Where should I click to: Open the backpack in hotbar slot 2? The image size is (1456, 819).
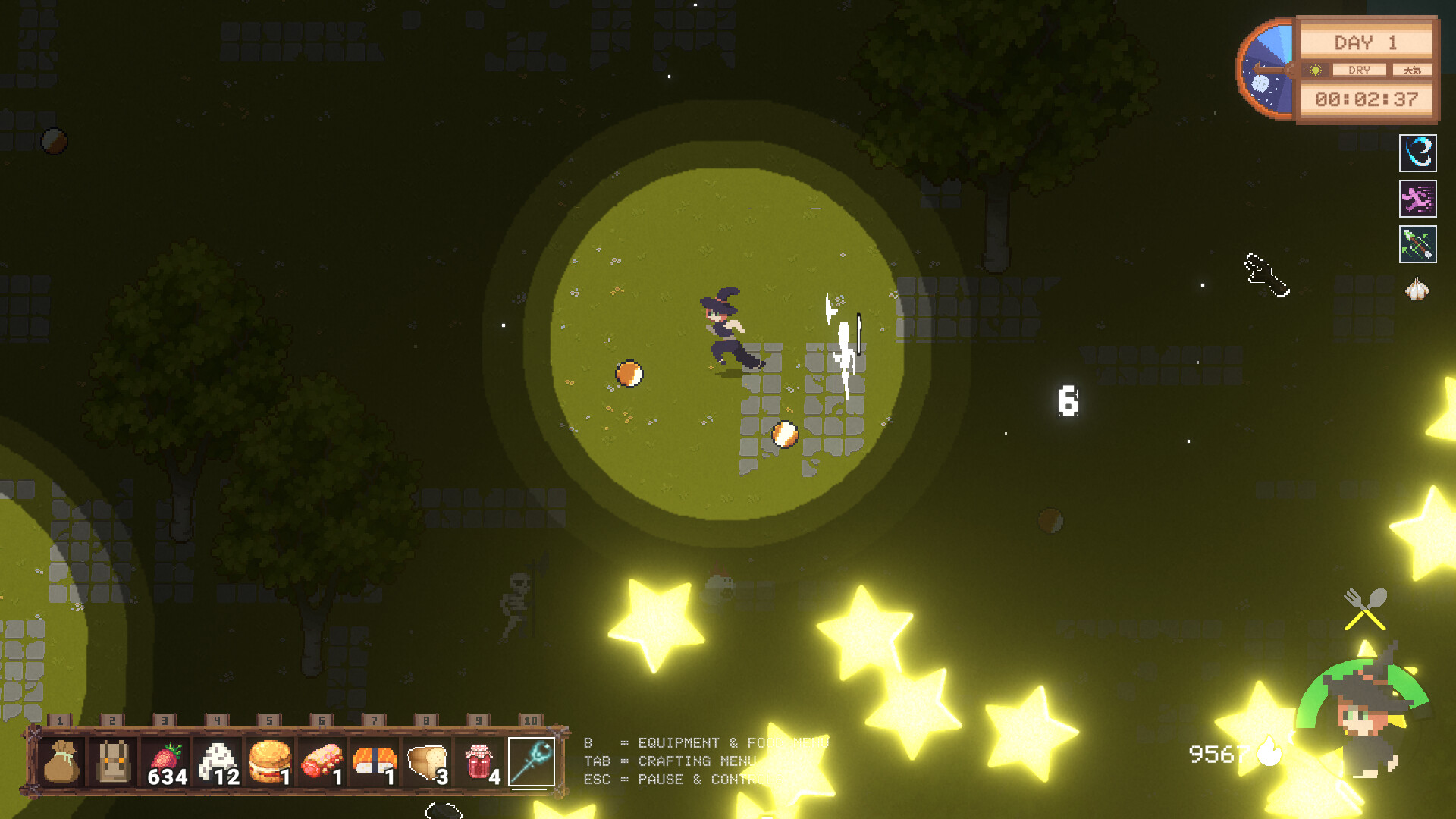(x=115, y=762)
